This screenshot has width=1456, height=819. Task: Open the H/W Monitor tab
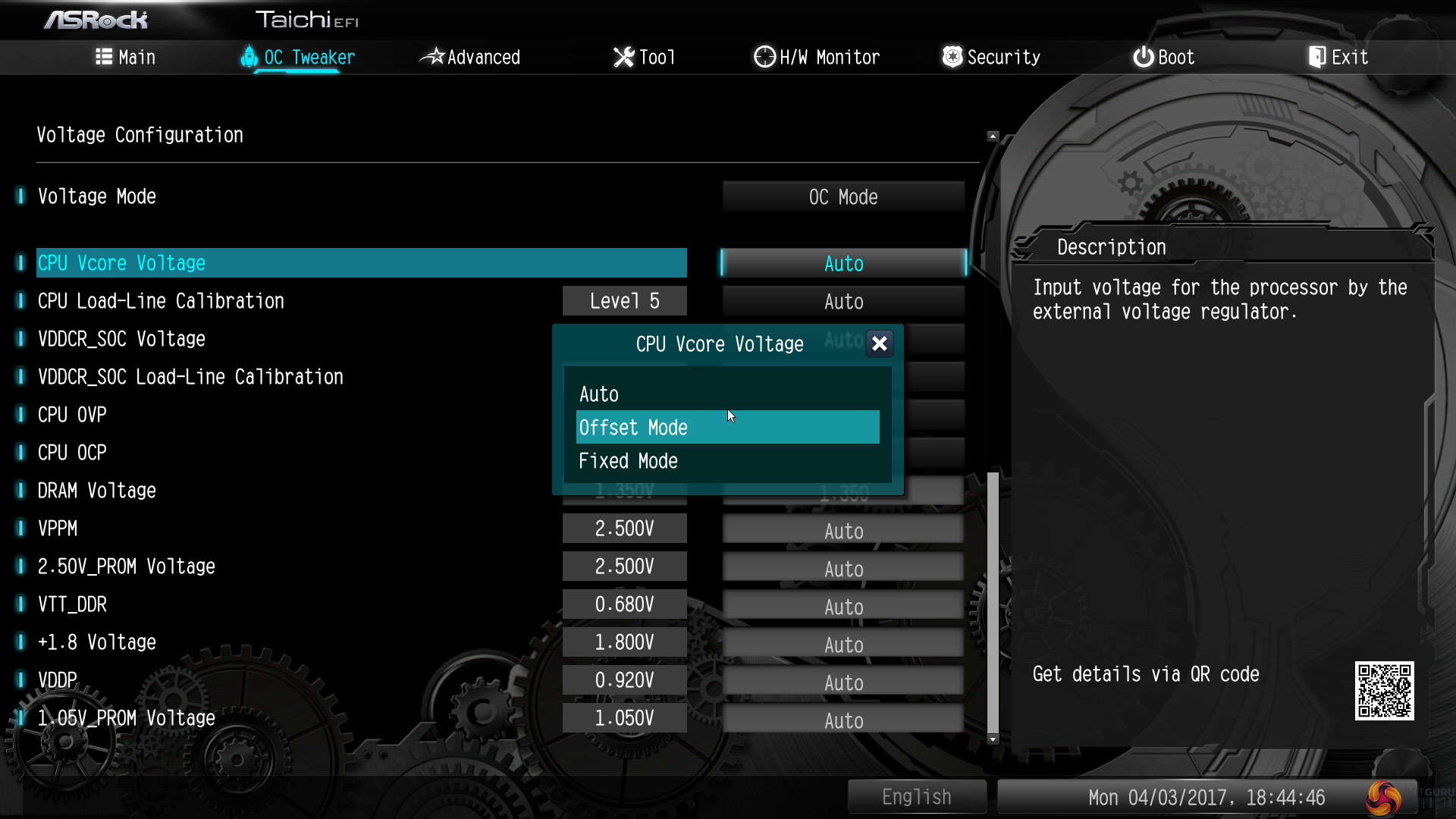[x=817, y=57]
